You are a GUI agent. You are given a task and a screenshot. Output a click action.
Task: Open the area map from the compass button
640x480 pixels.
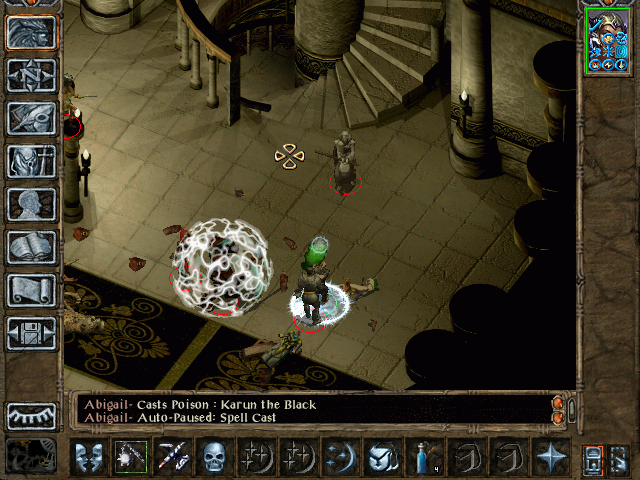(31, 75)
